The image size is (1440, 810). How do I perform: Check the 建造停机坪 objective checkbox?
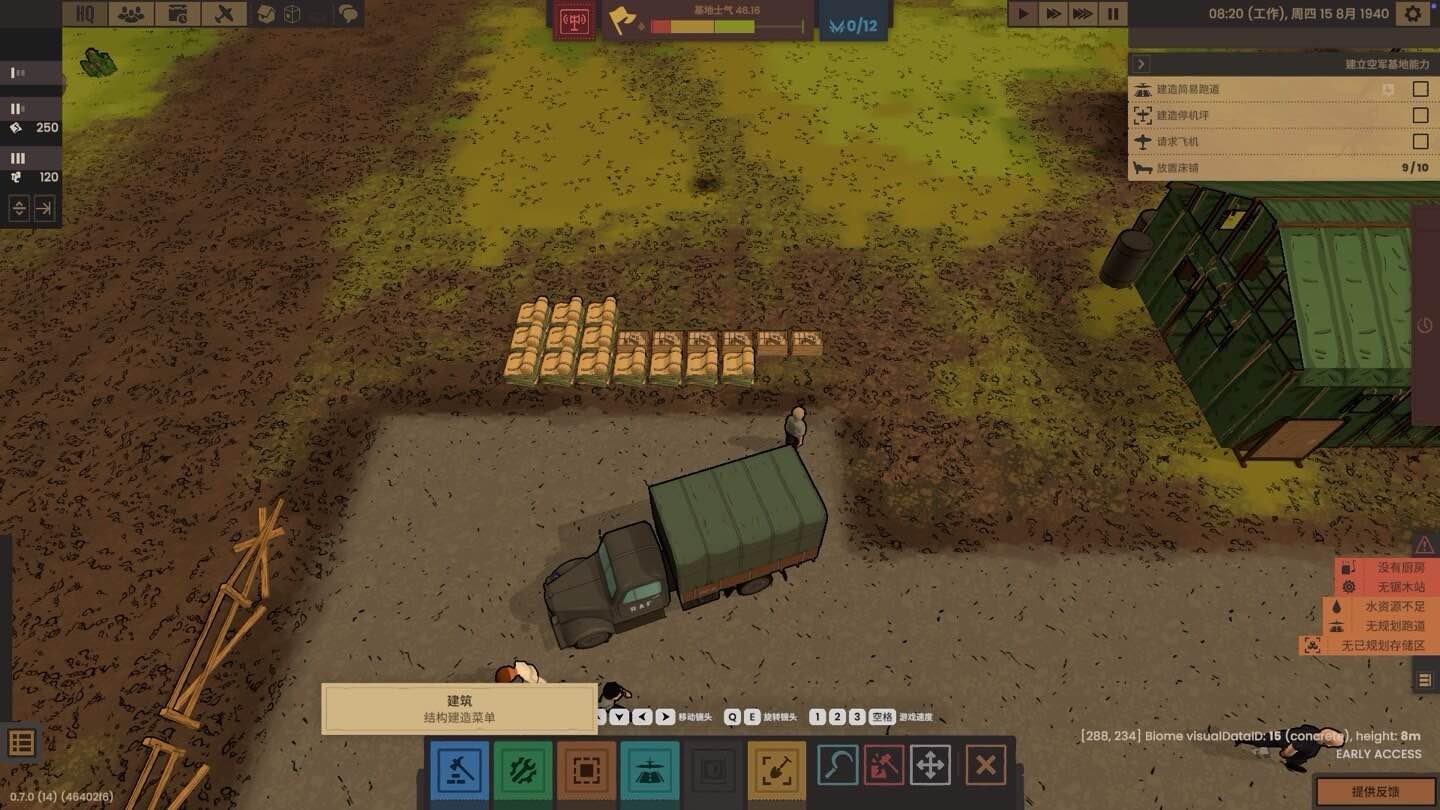point(1419,115)
